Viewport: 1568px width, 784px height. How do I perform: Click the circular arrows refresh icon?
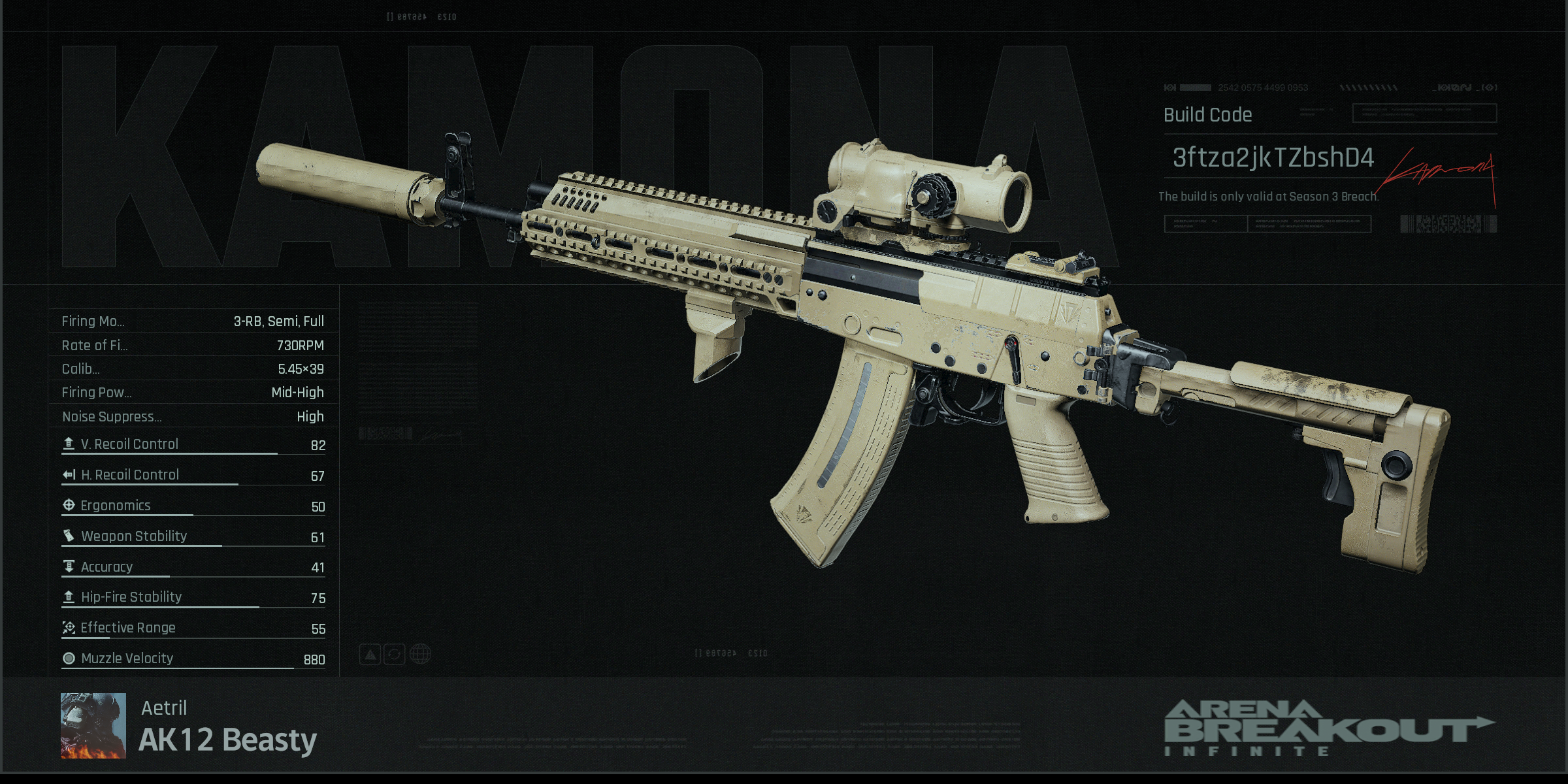(395, 654)
